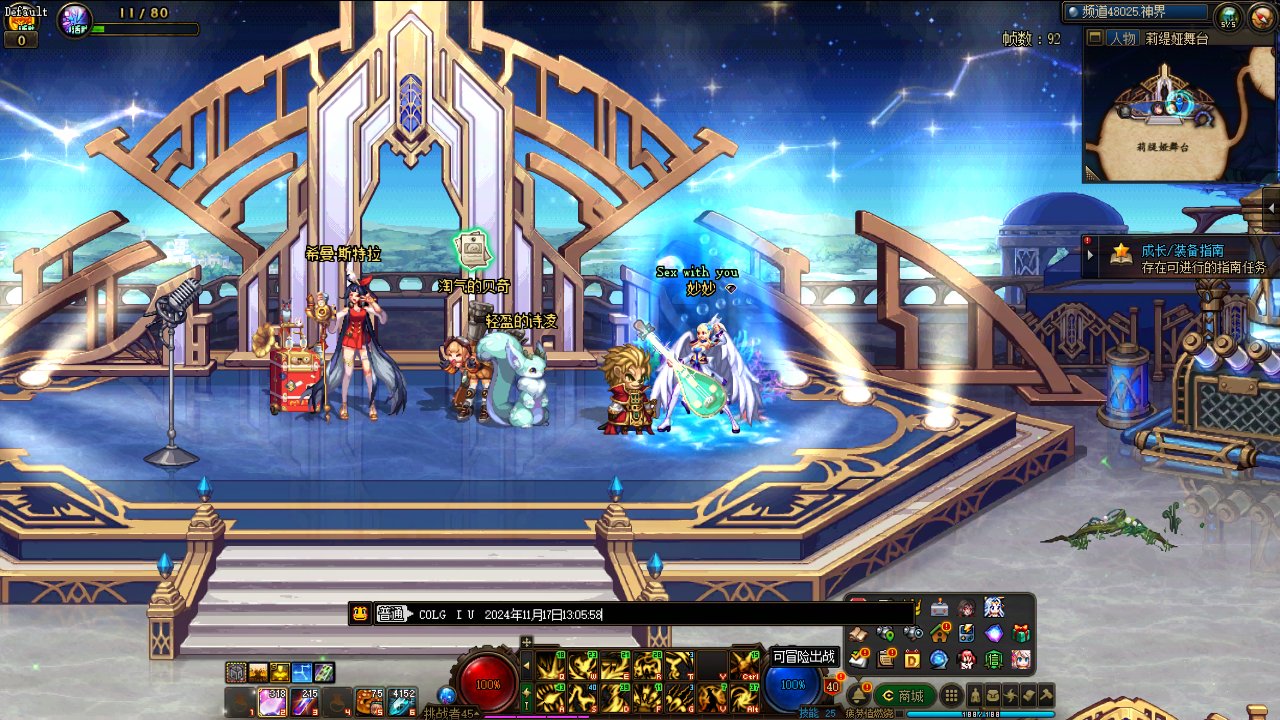Open the blue swirling portal icon
The image size is (1280, 720).
coord(939,659)
